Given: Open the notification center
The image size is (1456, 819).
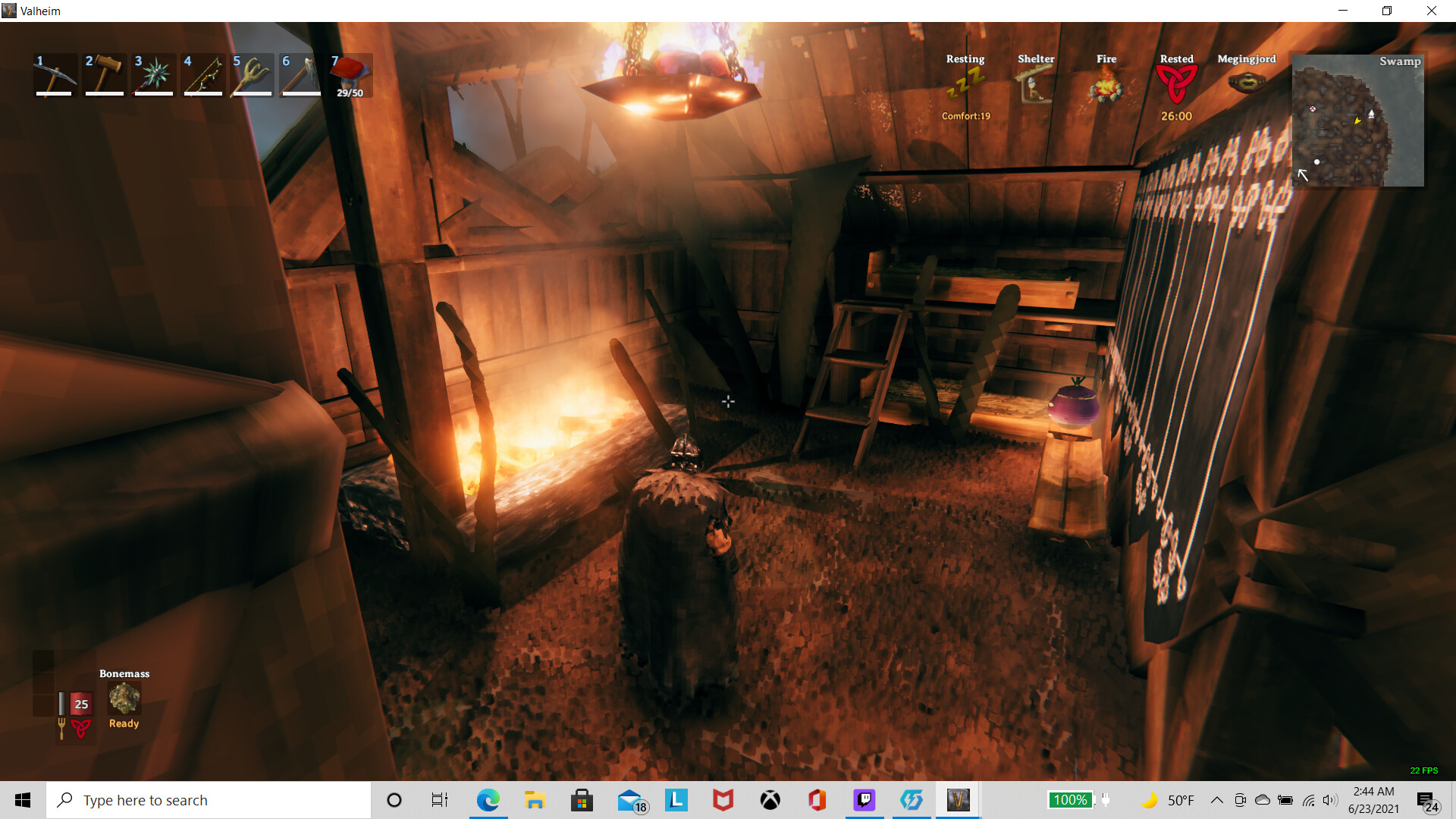Looking at the screenshot, I should click(x=1426, y=799).
